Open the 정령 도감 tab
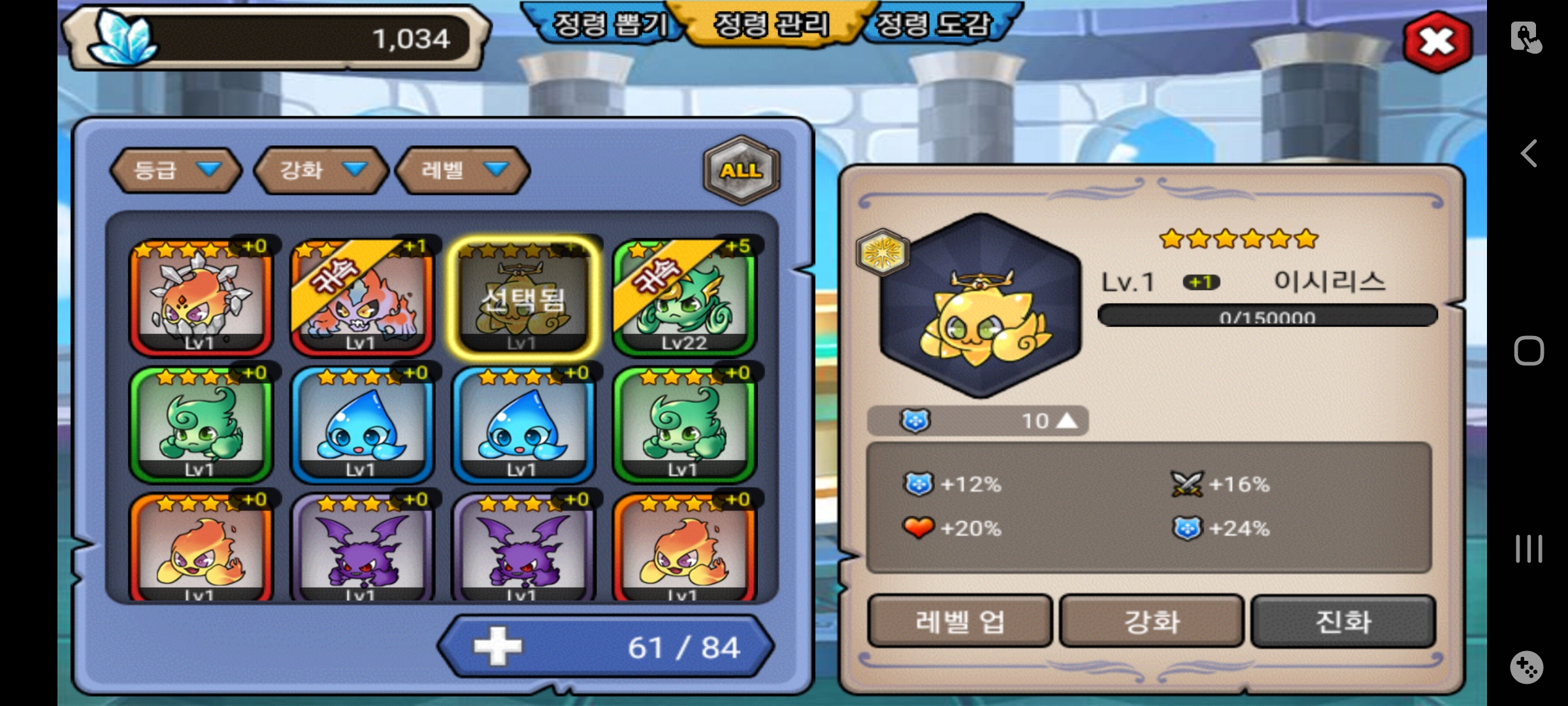Screen dimensions: 1568x706 coord(934,25)
